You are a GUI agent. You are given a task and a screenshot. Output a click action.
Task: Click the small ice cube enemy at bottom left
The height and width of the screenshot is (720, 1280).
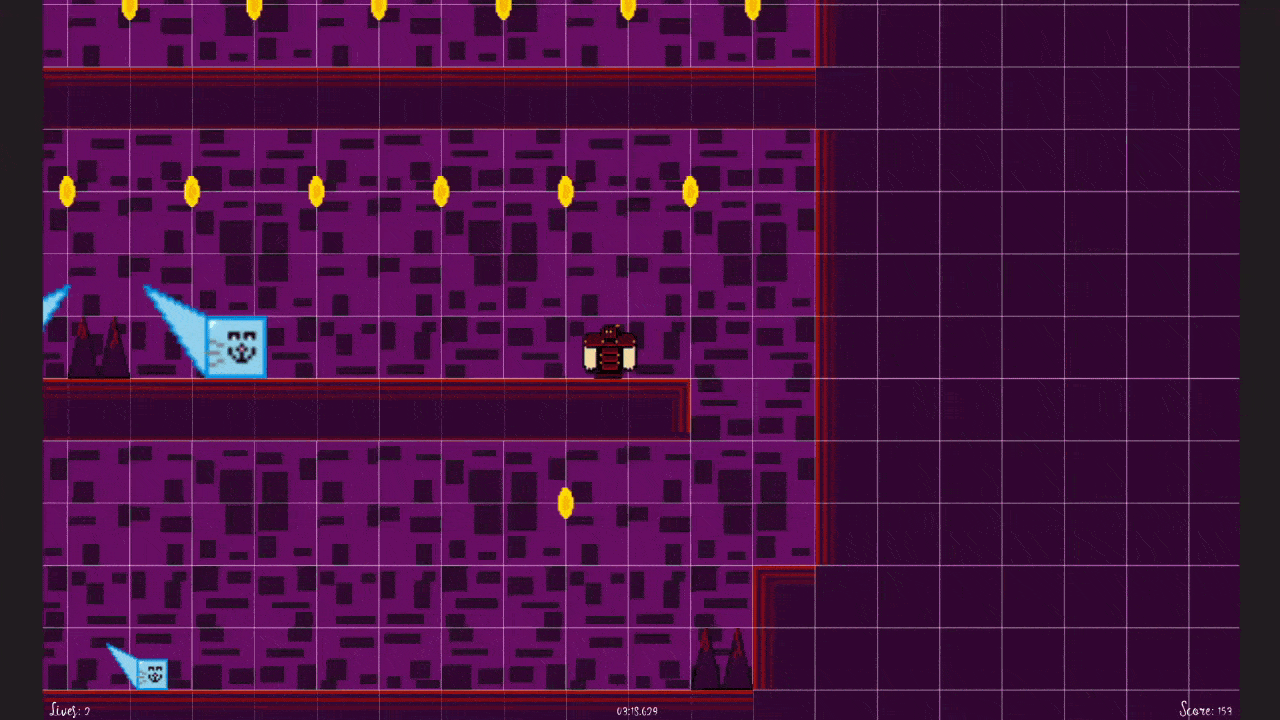pyautogui.click(x=152, y=674)
